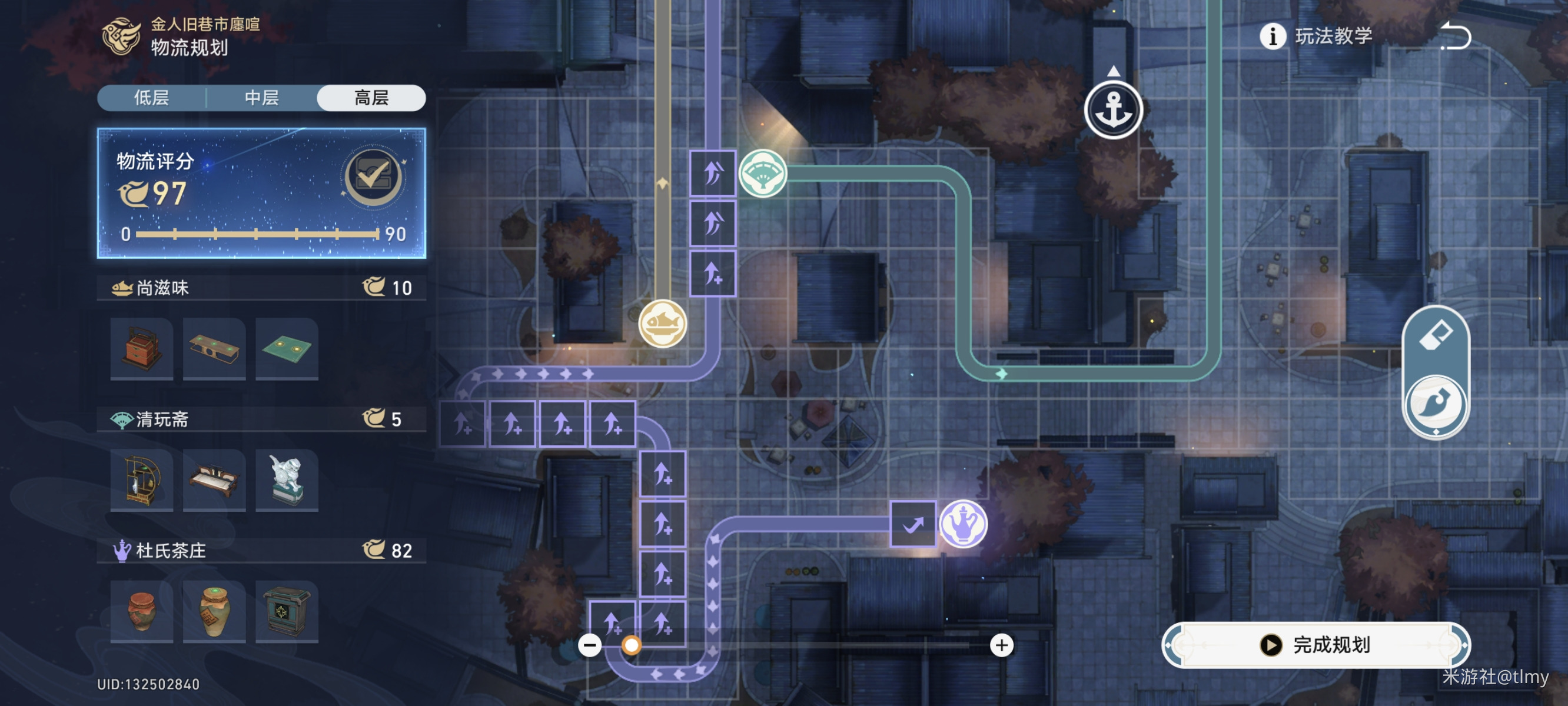1568x706 pixels.
Task: Switch to the 低层 tab
Action: point(152,98)
